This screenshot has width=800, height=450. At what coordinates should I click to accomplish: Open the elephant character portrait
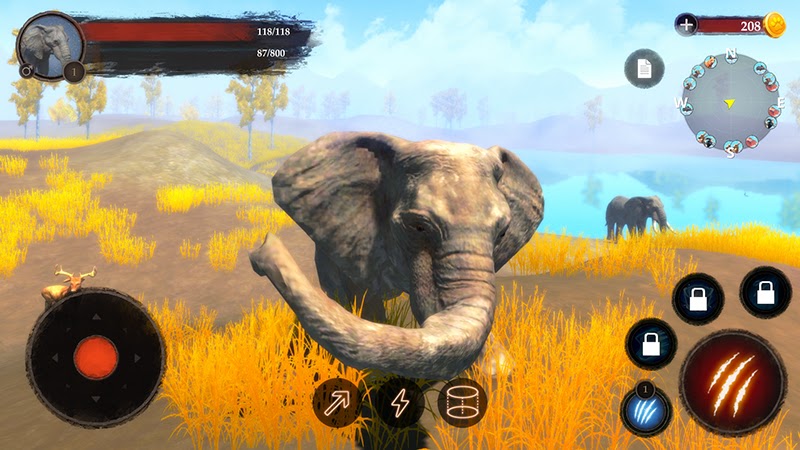[50, 45]
